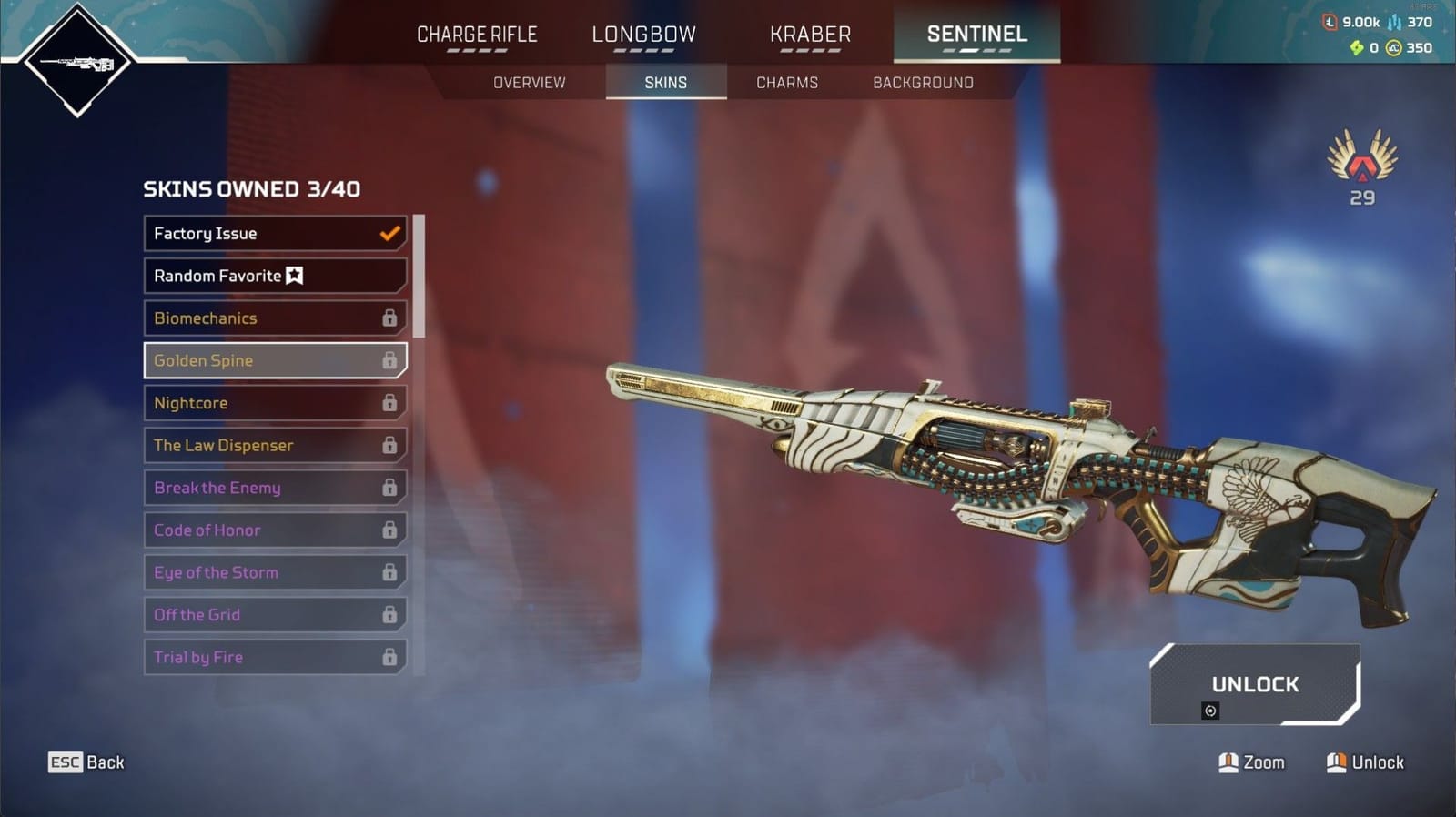The image size is (1456, 817).
Task: Toggle the star on Random Favorite
Action: pos(297,276)
